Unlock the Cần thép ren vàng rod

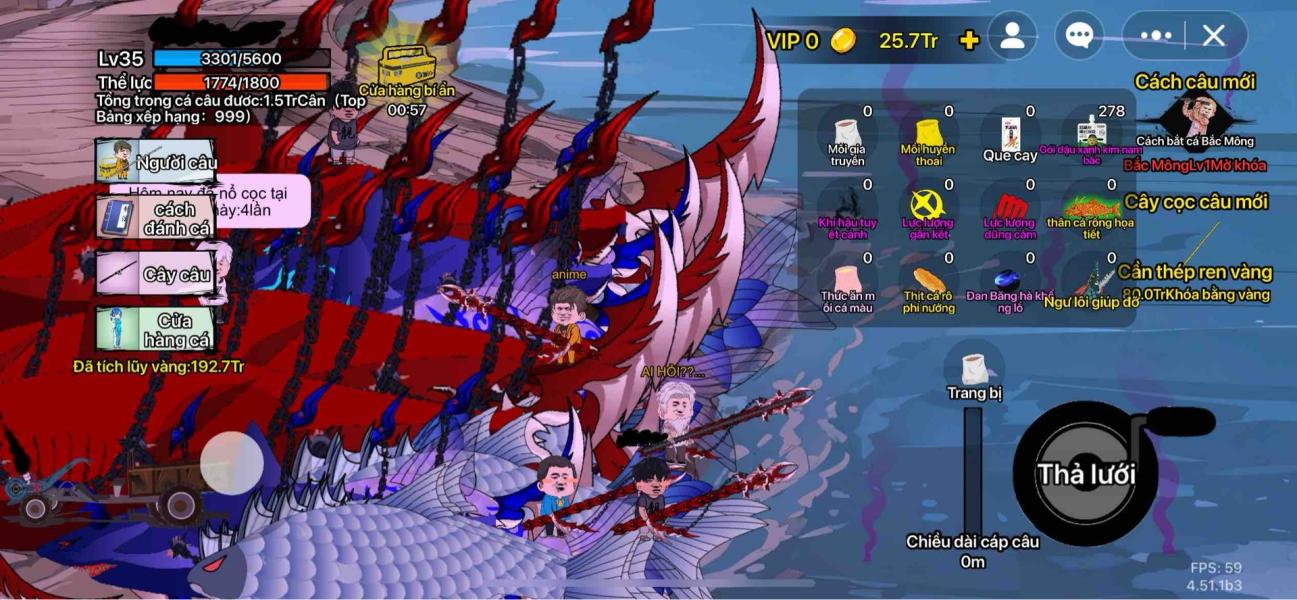click(1195, 280)
